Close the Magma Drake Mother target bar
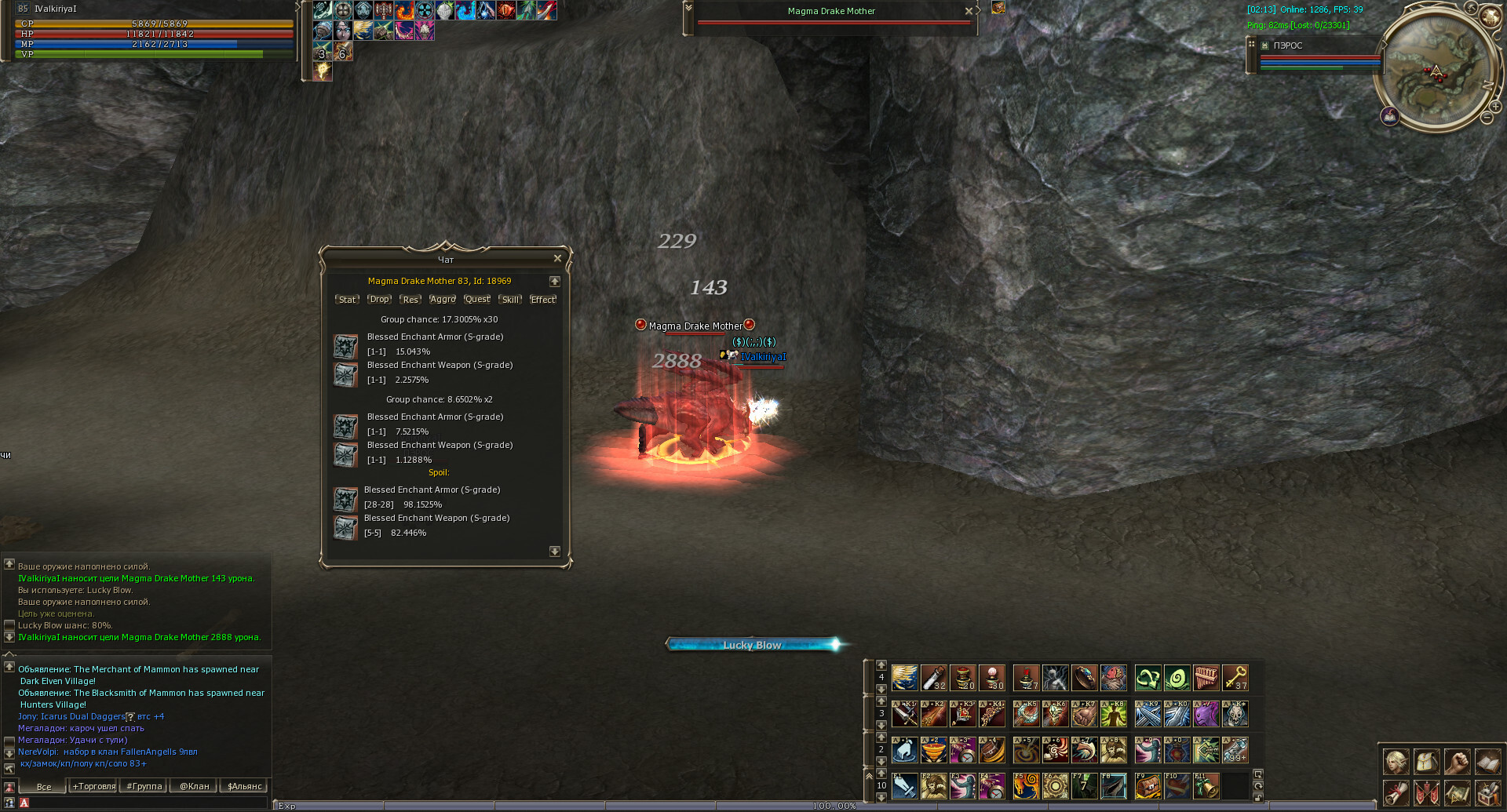 tap(969, 11)
